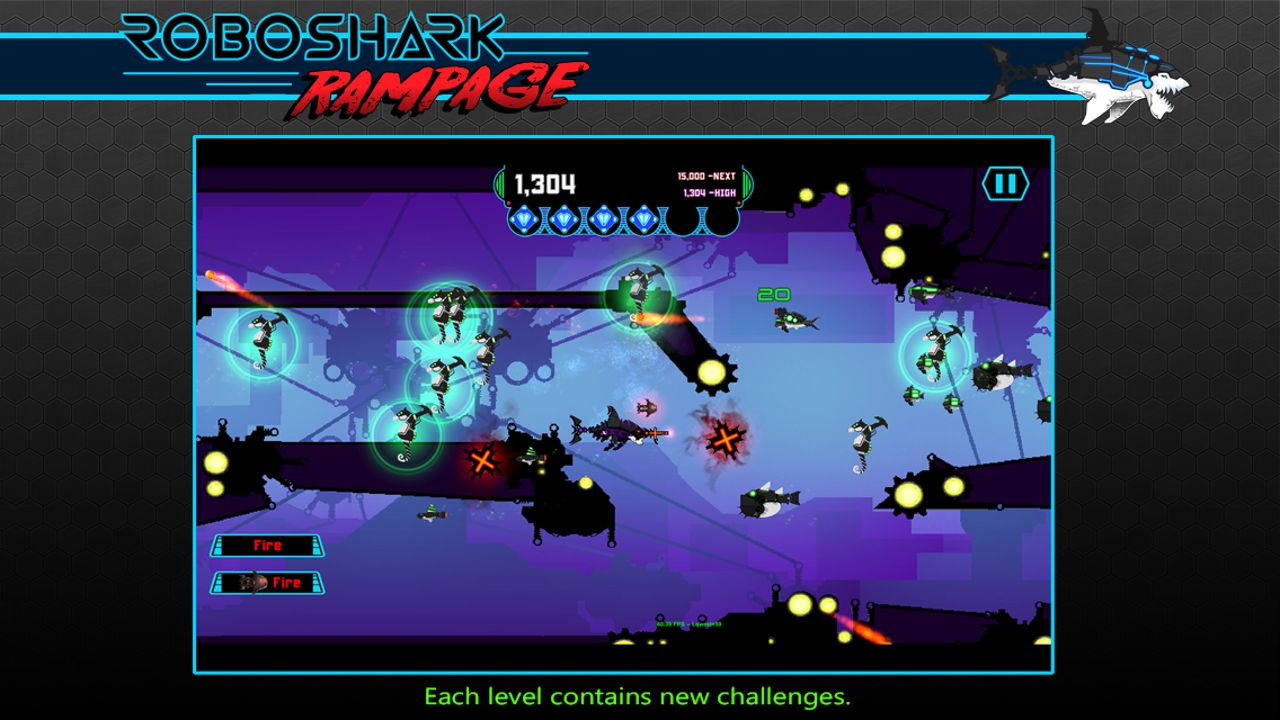Select the torpedo fish icon on the Fire button
The image size is (1280, 720).
tap(254, 582)
